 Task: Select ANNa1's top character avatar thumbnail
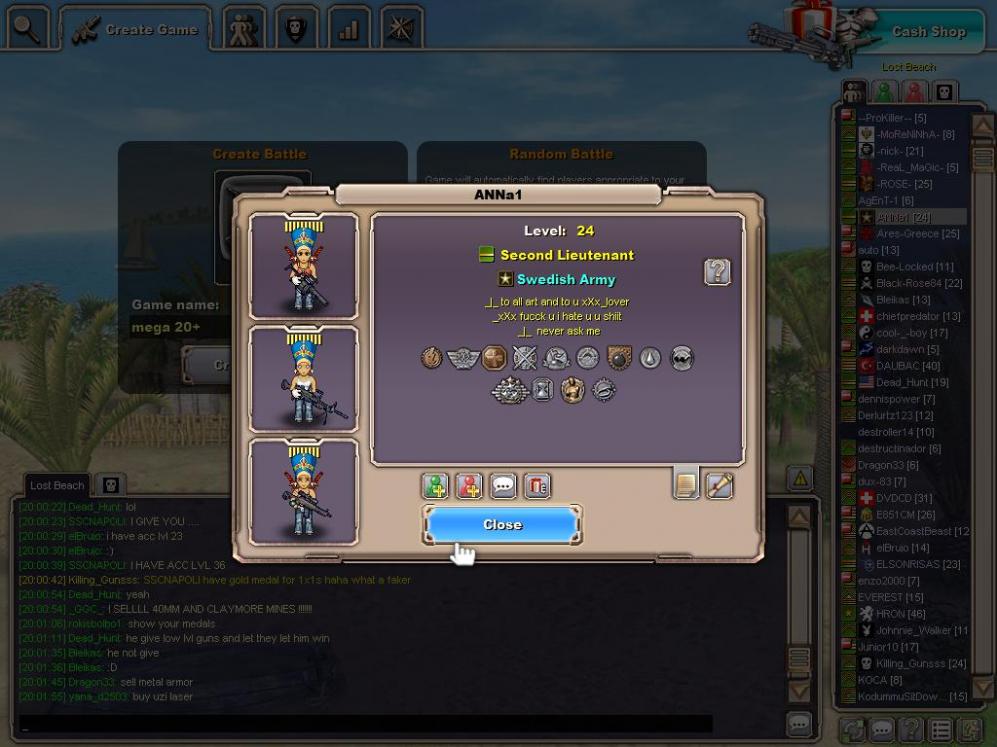303,266
